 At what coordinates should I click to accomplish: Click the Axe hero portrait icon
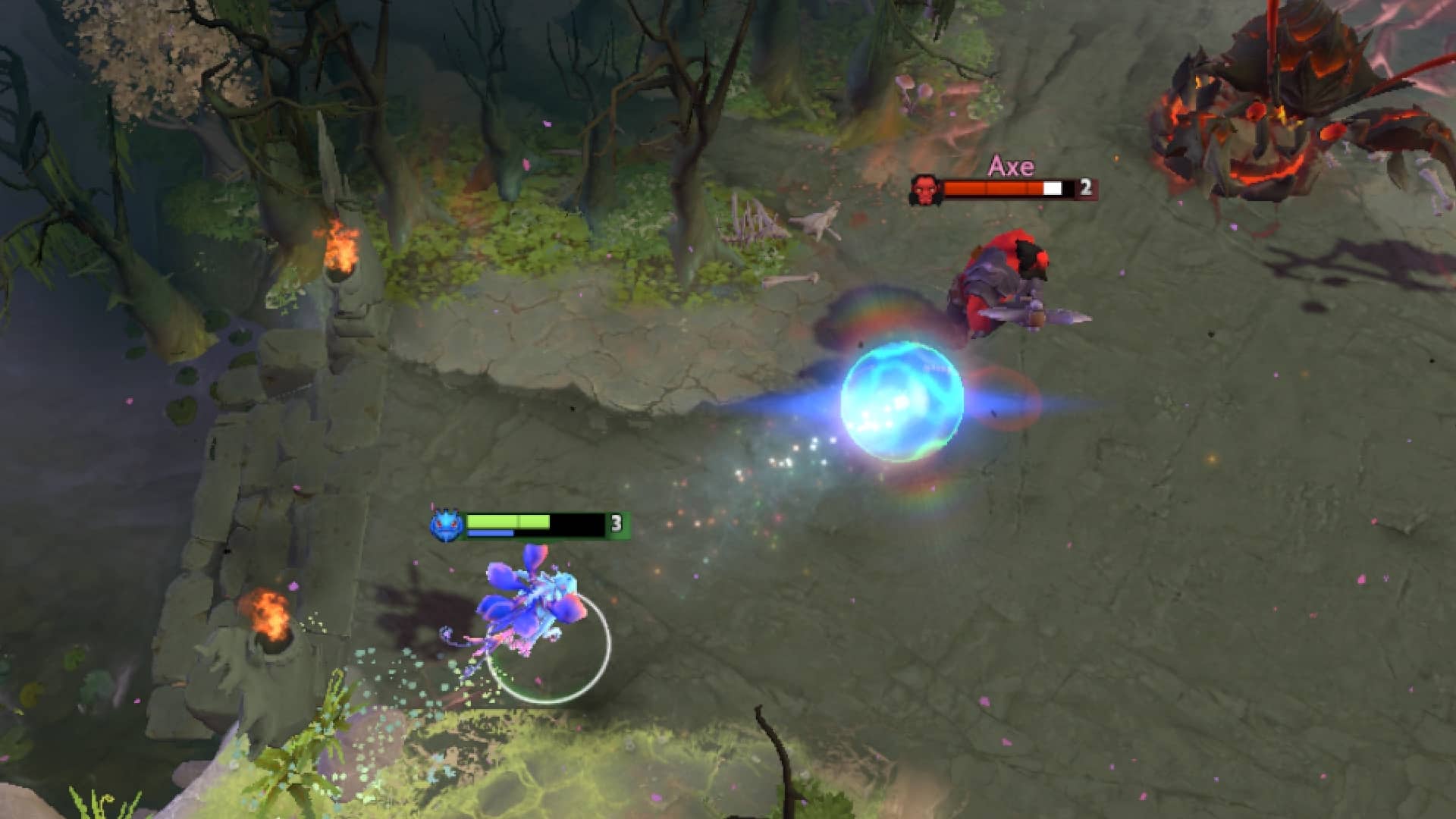pos(927,187)
